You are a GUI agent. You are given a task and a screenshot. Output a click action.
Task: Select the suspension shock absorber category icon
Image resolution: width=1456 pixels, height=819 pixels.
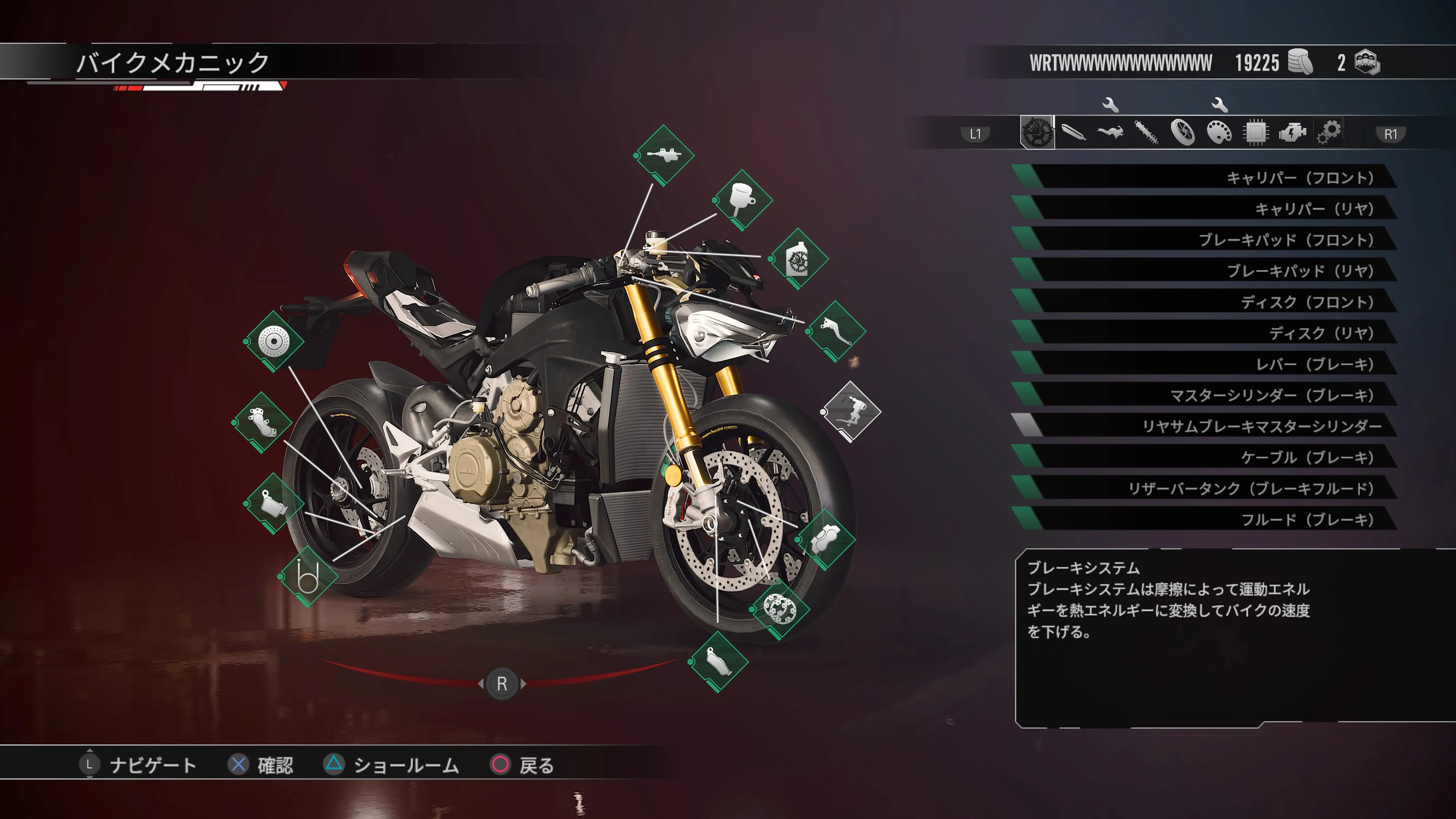(x=1146, y=133)
